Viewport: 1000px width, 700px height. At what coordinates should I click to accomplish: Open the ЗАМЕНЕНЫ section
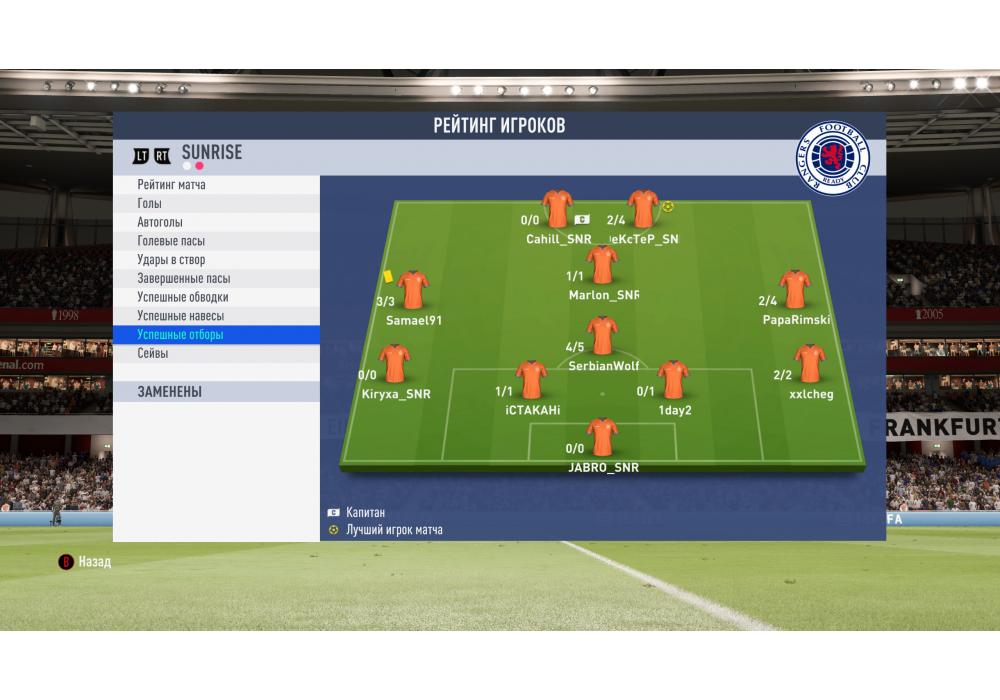[170, 392]
